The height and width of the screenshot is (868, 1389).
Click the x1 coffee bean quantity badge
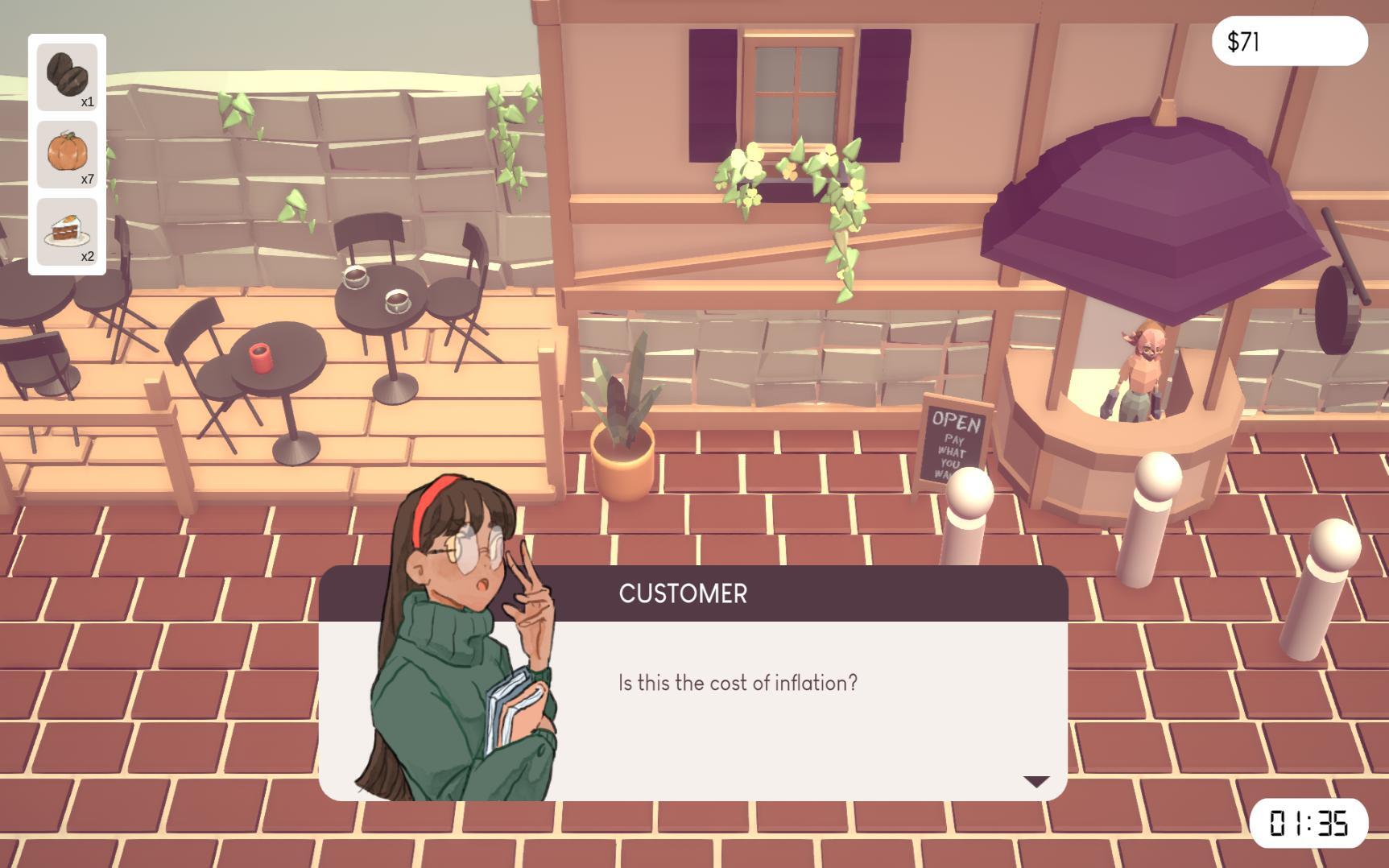[x=89, y=102]
